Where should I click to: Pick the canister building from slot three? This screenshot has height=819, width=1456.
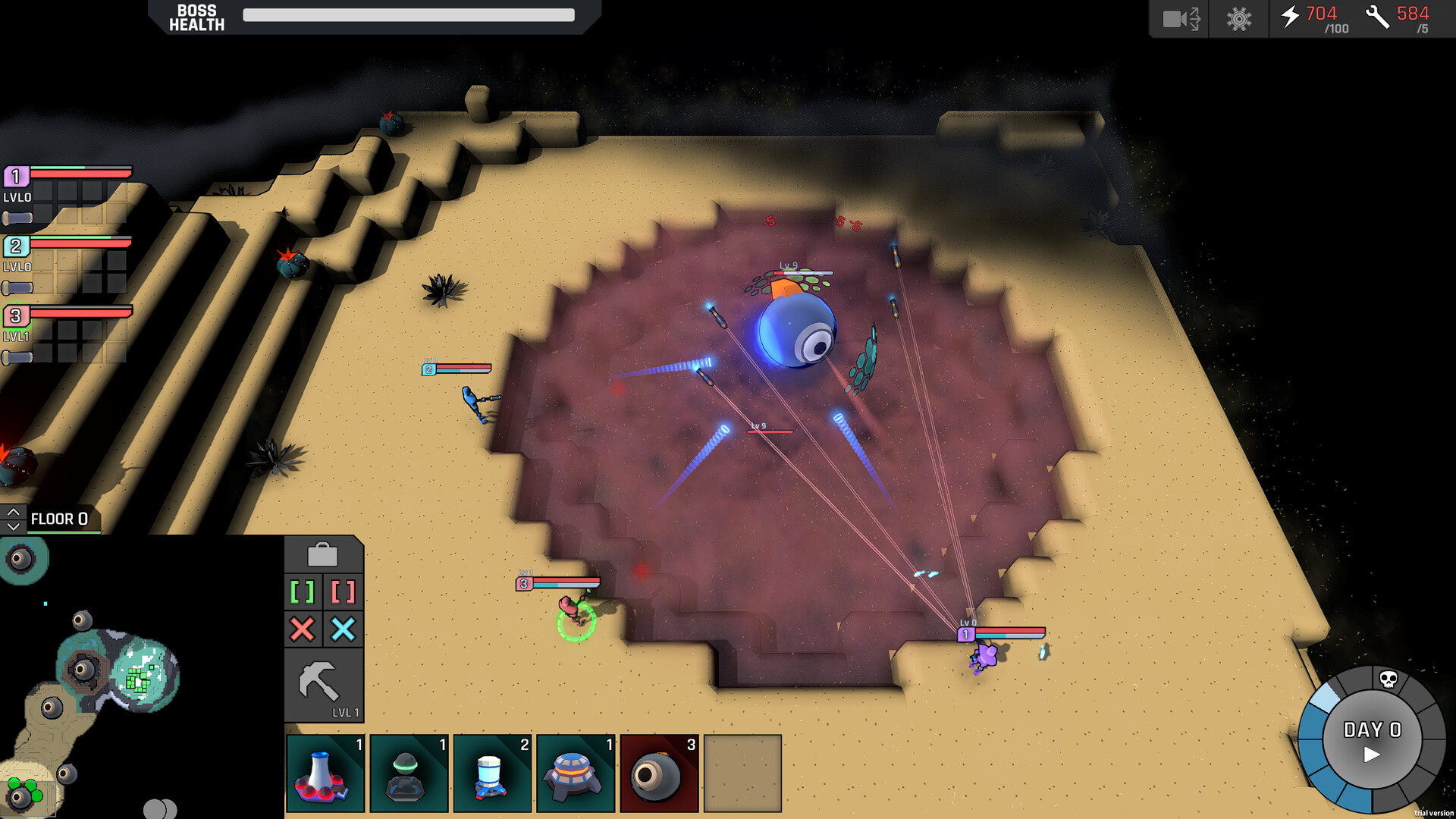491,772
